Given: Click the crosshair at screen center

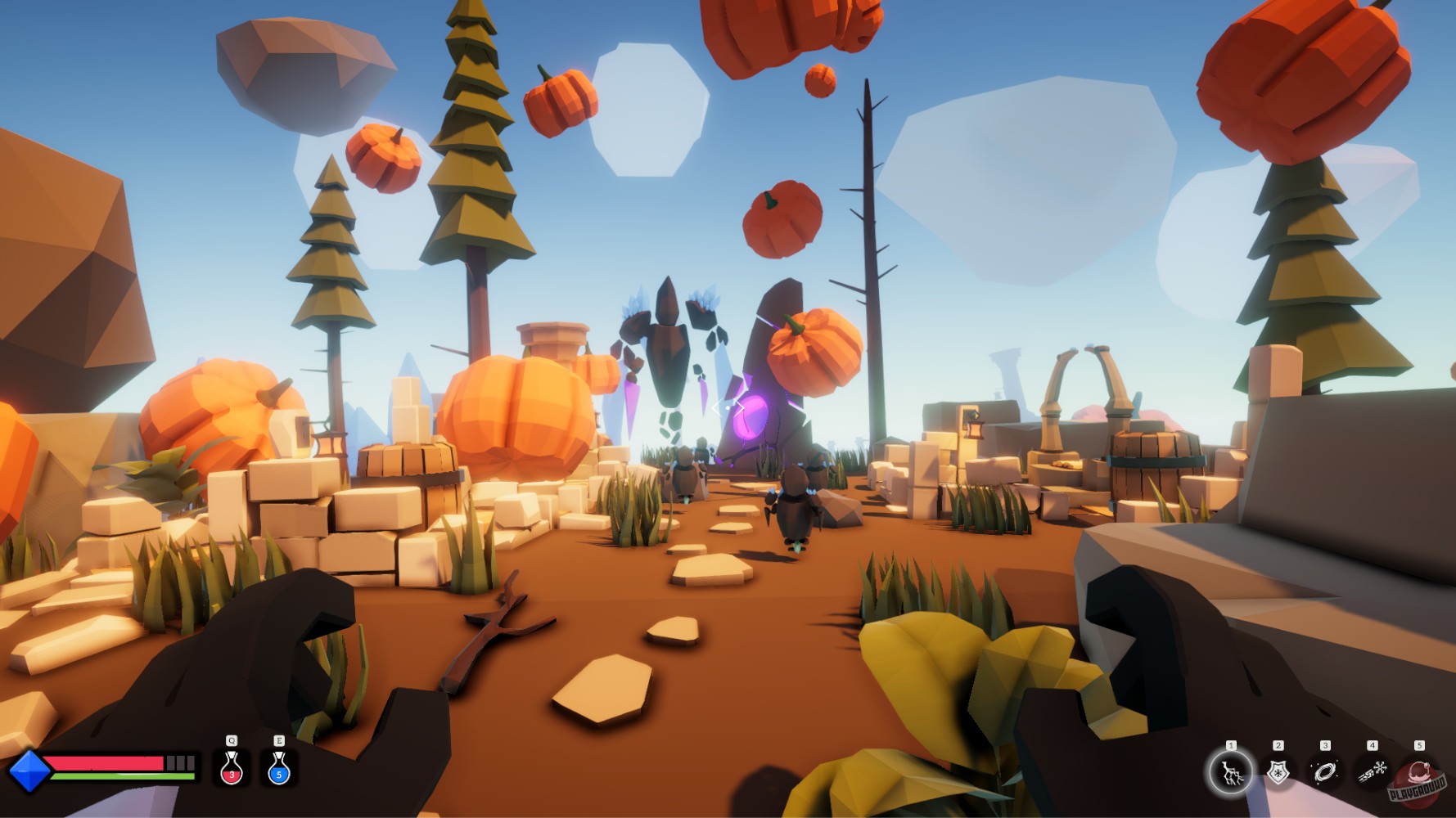Looking at the screenshot, I should [728, 406].
